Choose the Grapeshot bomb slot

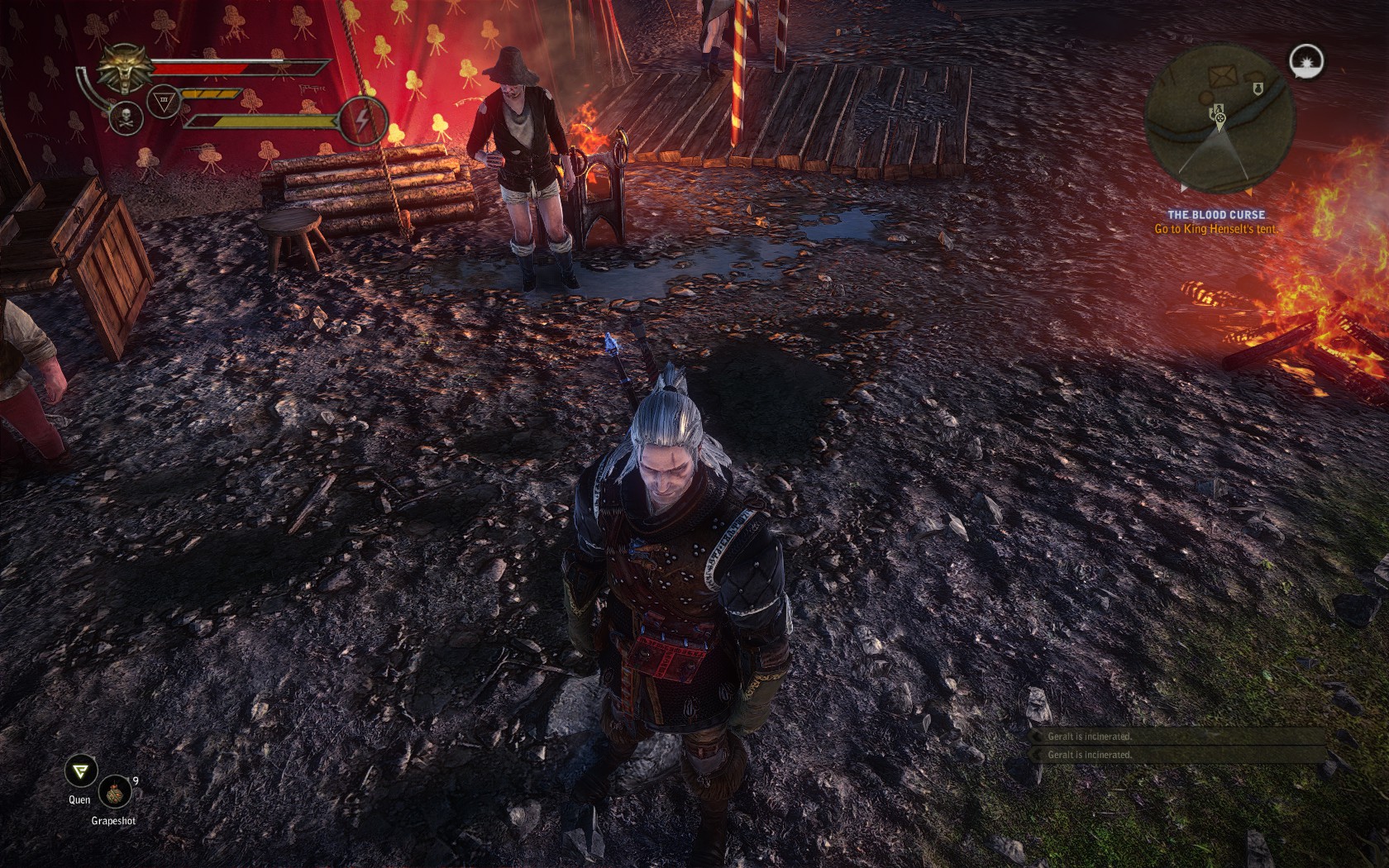point(114,793)
